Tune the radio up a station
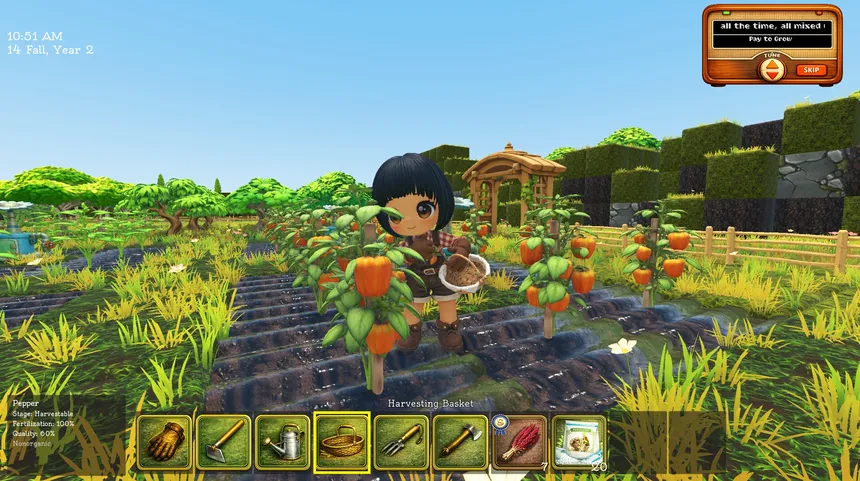 772,65
